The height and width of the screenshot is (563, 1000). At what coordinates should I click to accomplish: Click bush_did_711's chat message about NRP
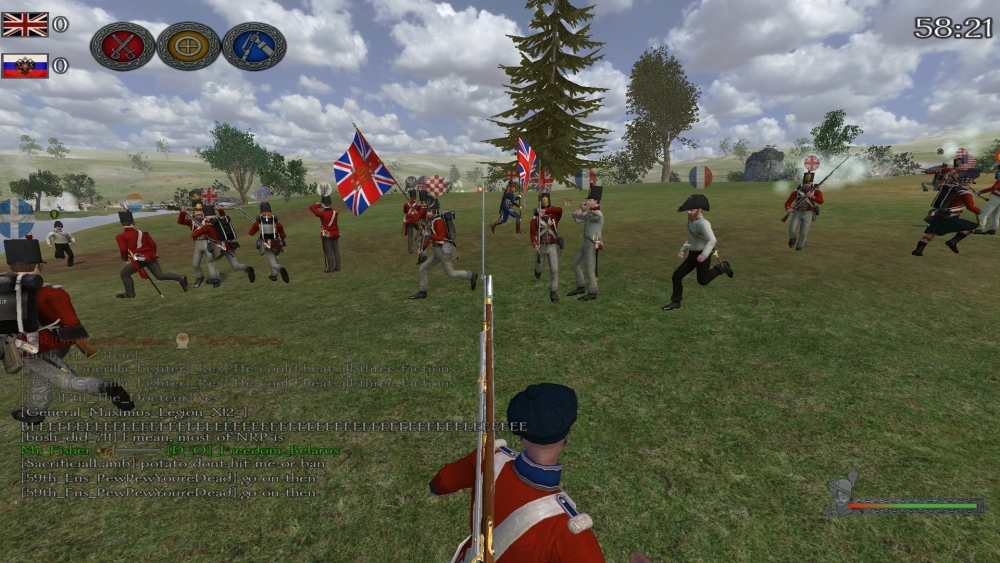tap(166, 438)
